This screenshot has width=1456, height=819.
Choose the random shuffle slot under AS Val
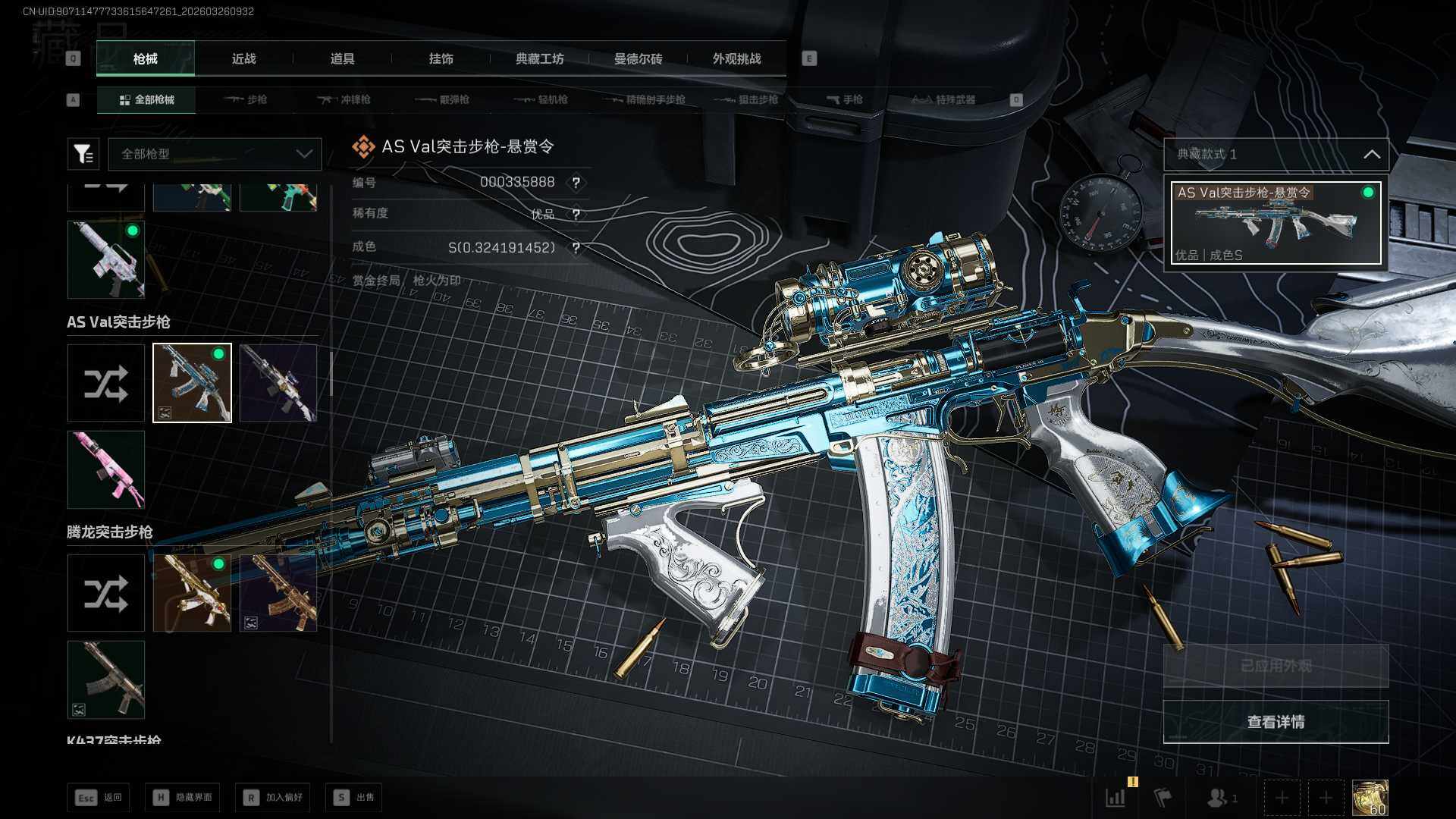pos(106,383)
